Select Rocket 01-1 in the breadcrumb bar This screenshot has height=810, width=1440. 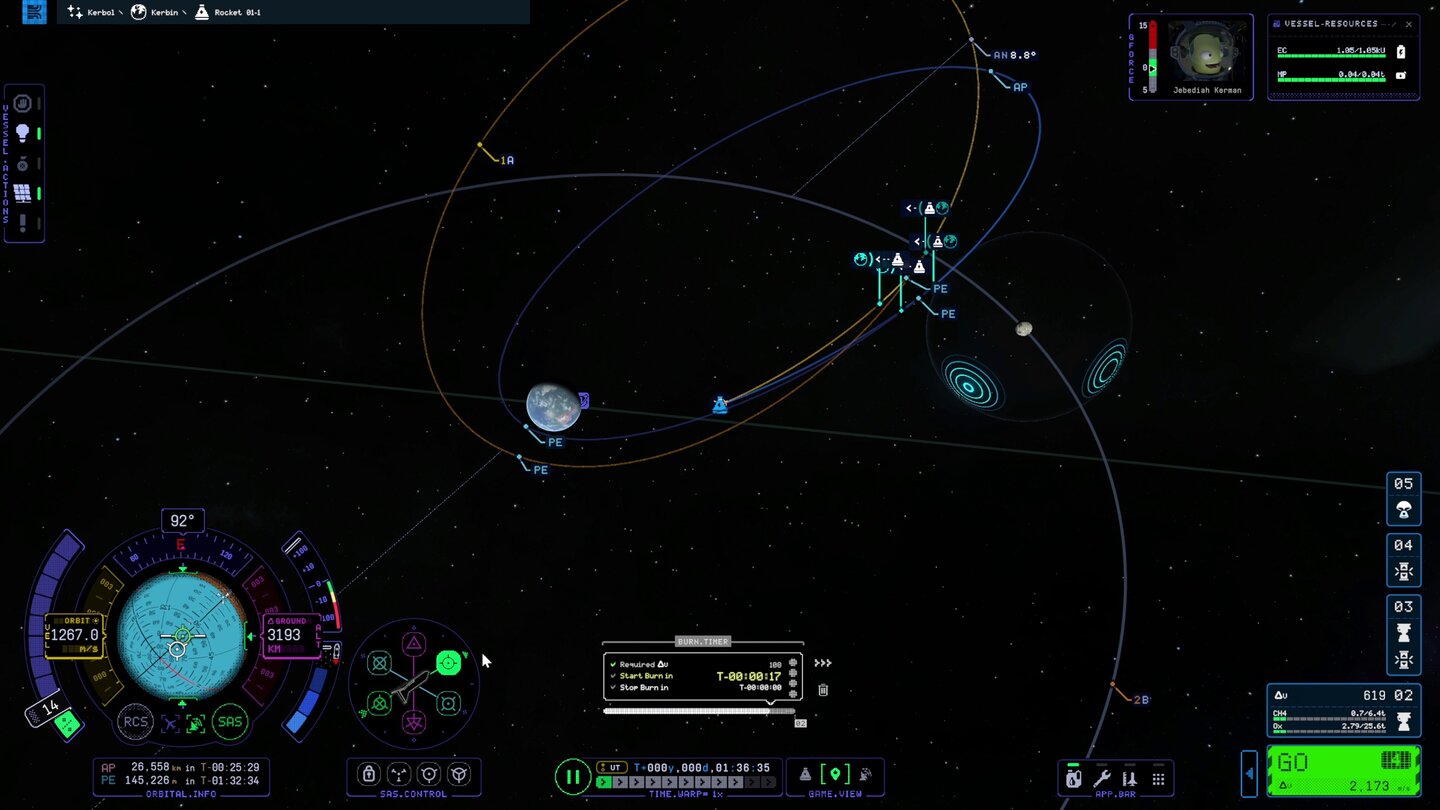[232, 12]
